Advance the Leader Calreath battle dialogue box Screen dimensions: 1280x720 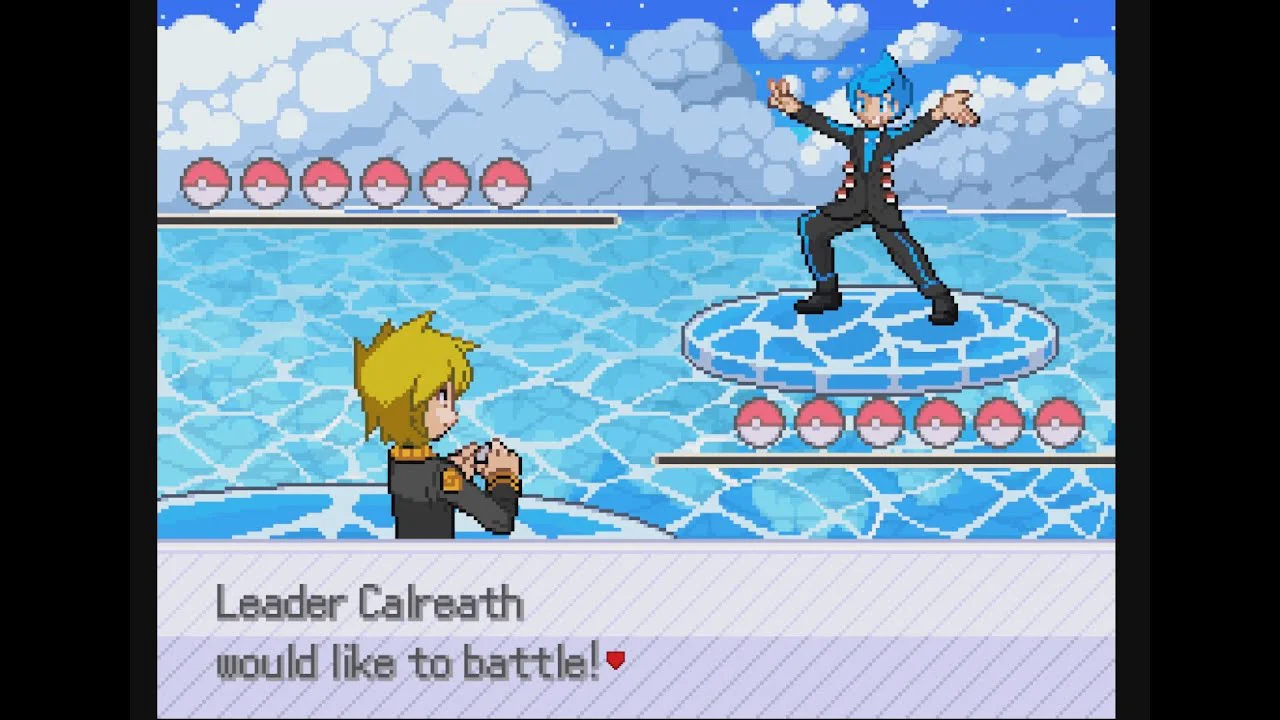click(x=636, y=632)
